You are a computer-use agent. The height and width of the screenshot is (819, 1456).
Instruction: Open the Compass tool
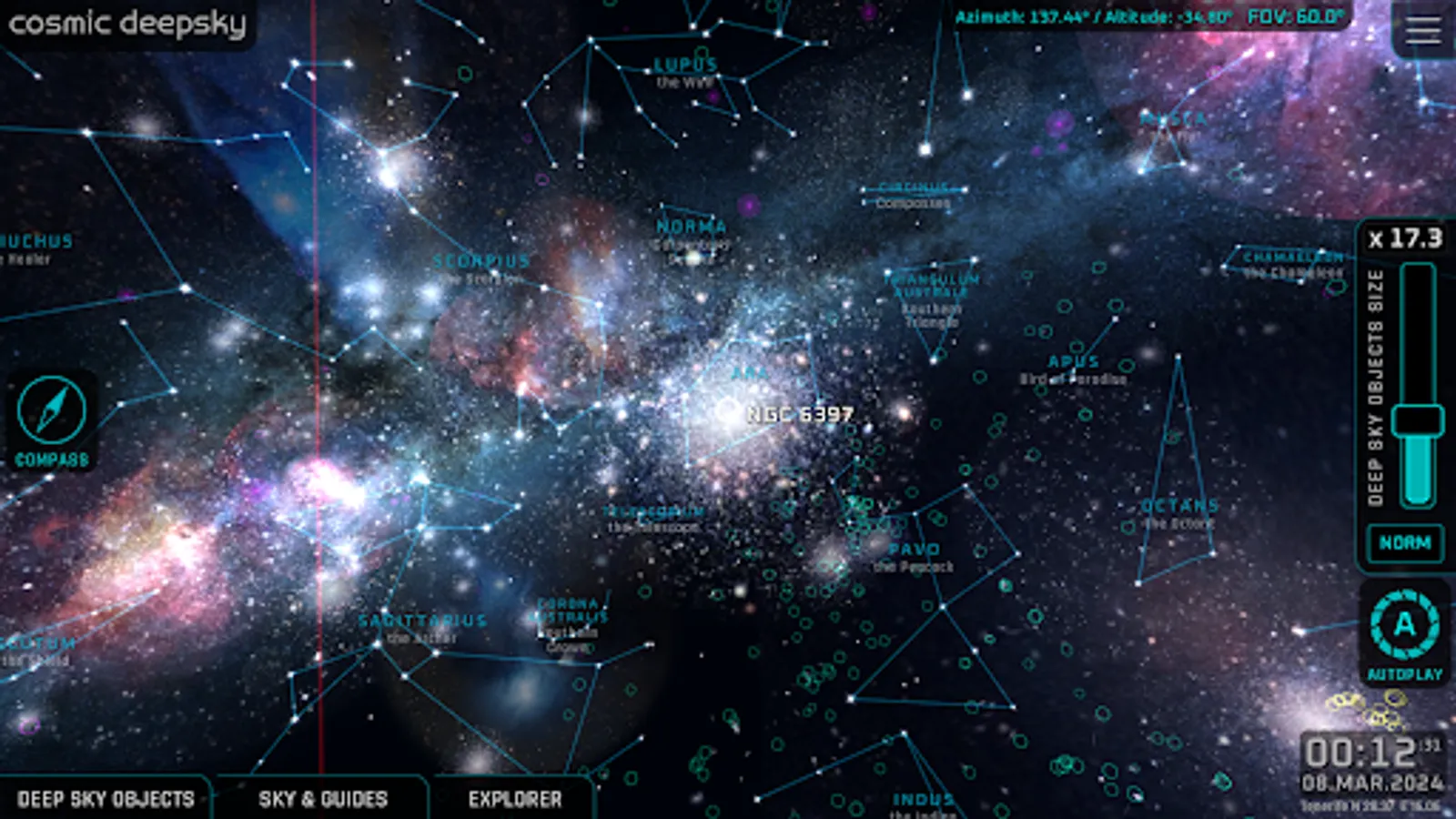(x=50, y=412)
